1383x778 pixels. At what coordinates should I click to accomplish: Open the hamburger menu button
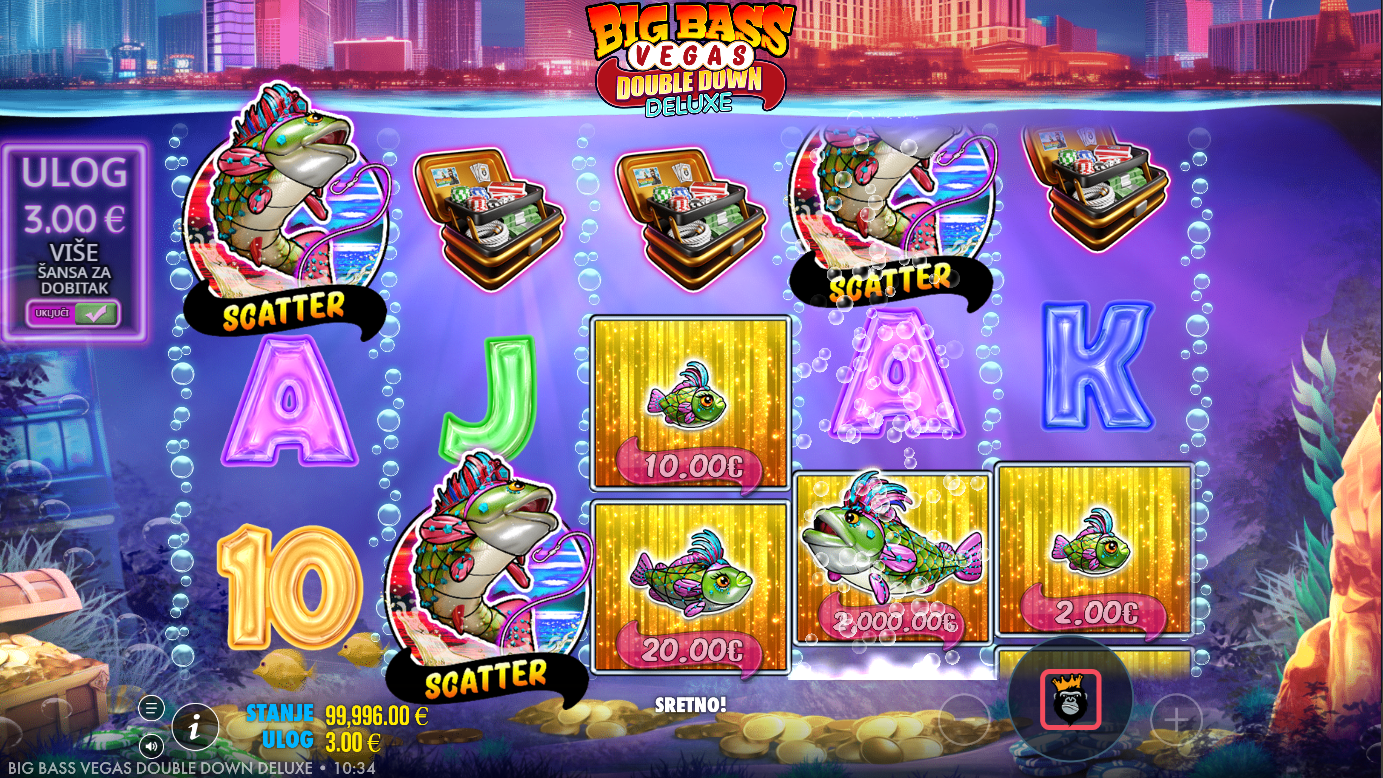pos(151,708)
